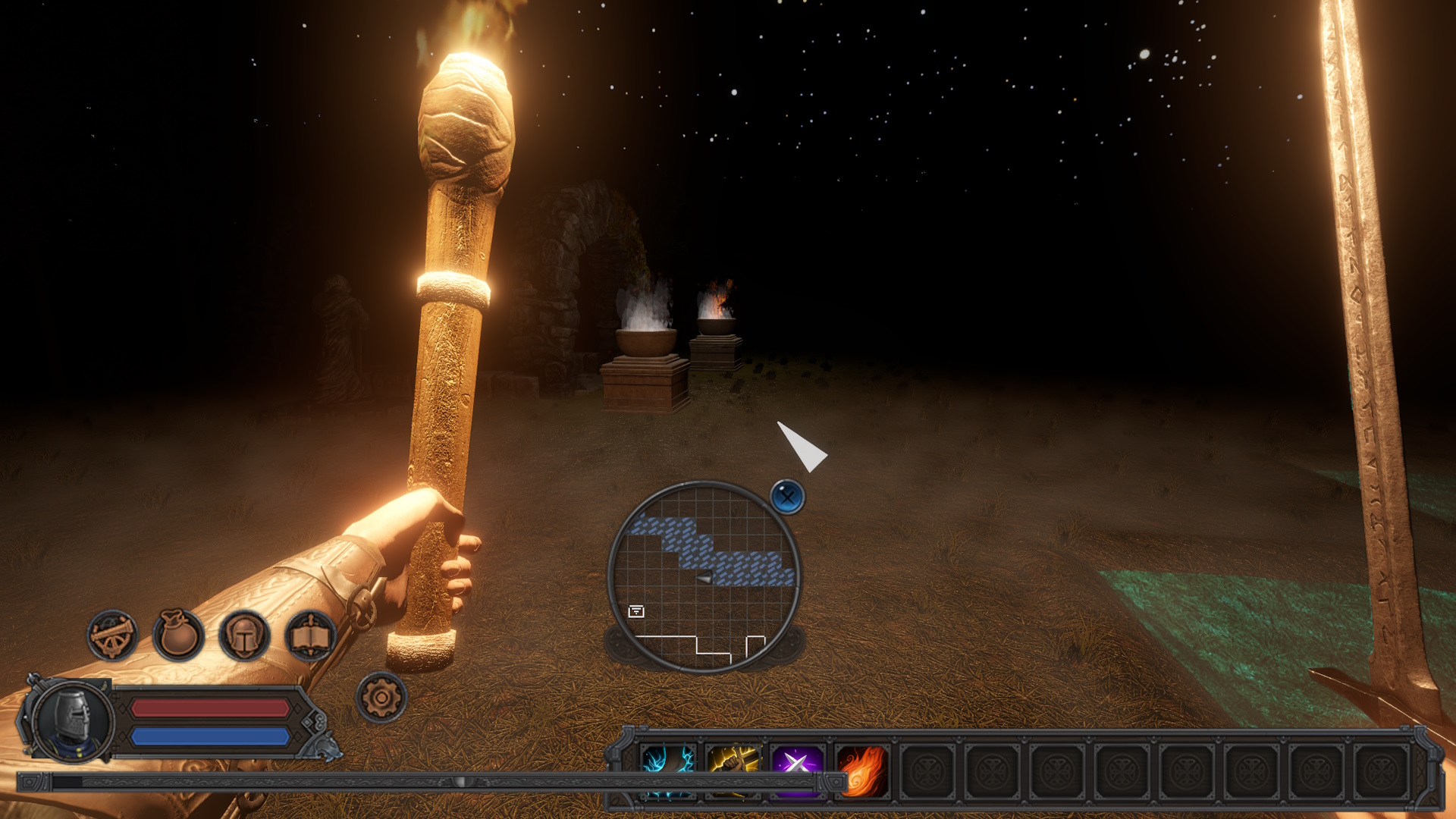The width and height of the screenshot is (1456, 819).
Task: Open the spellbook journal icon
Action: coord(310,635)
